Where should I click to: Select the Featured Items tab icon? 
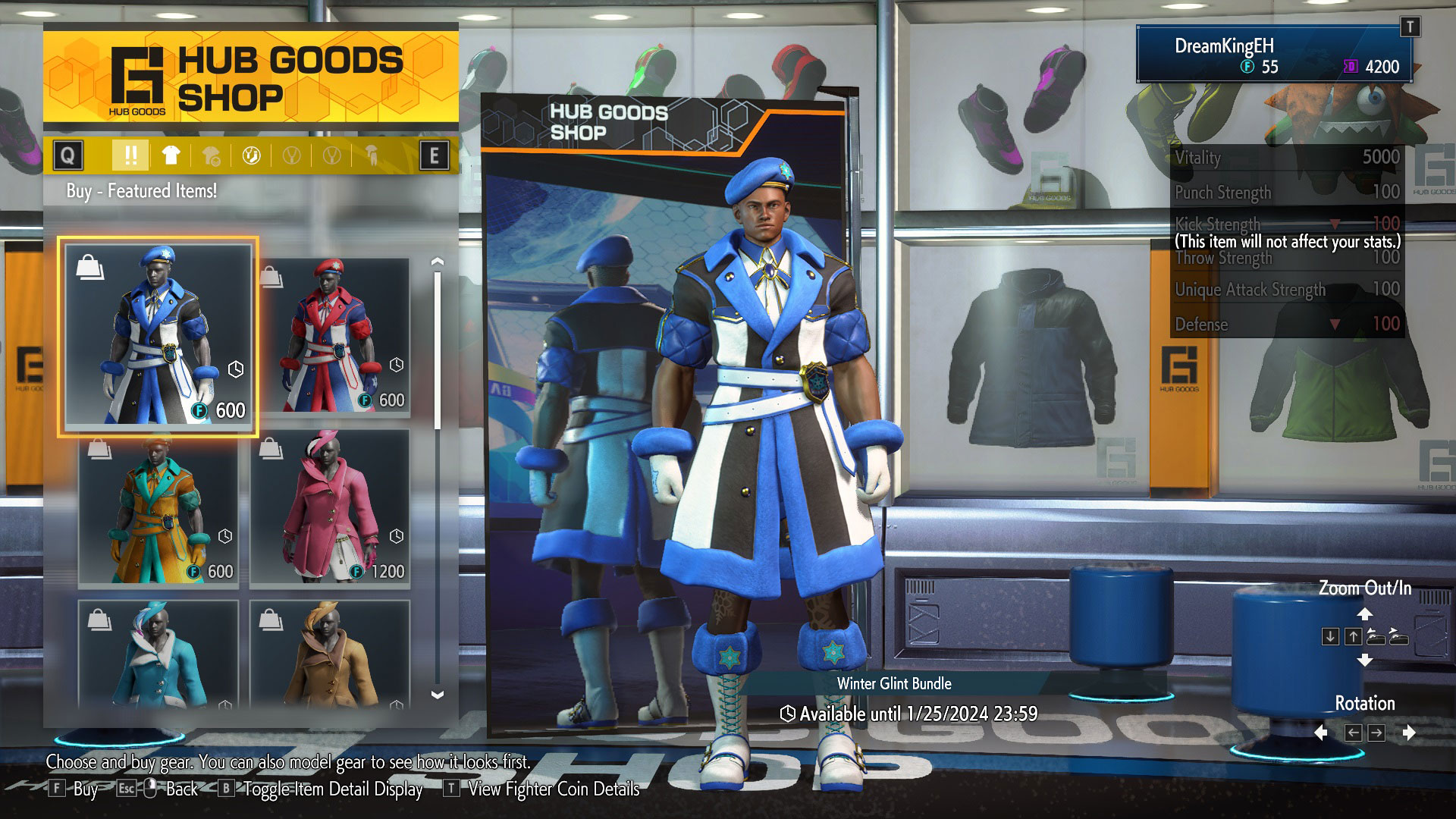(131, 157)
